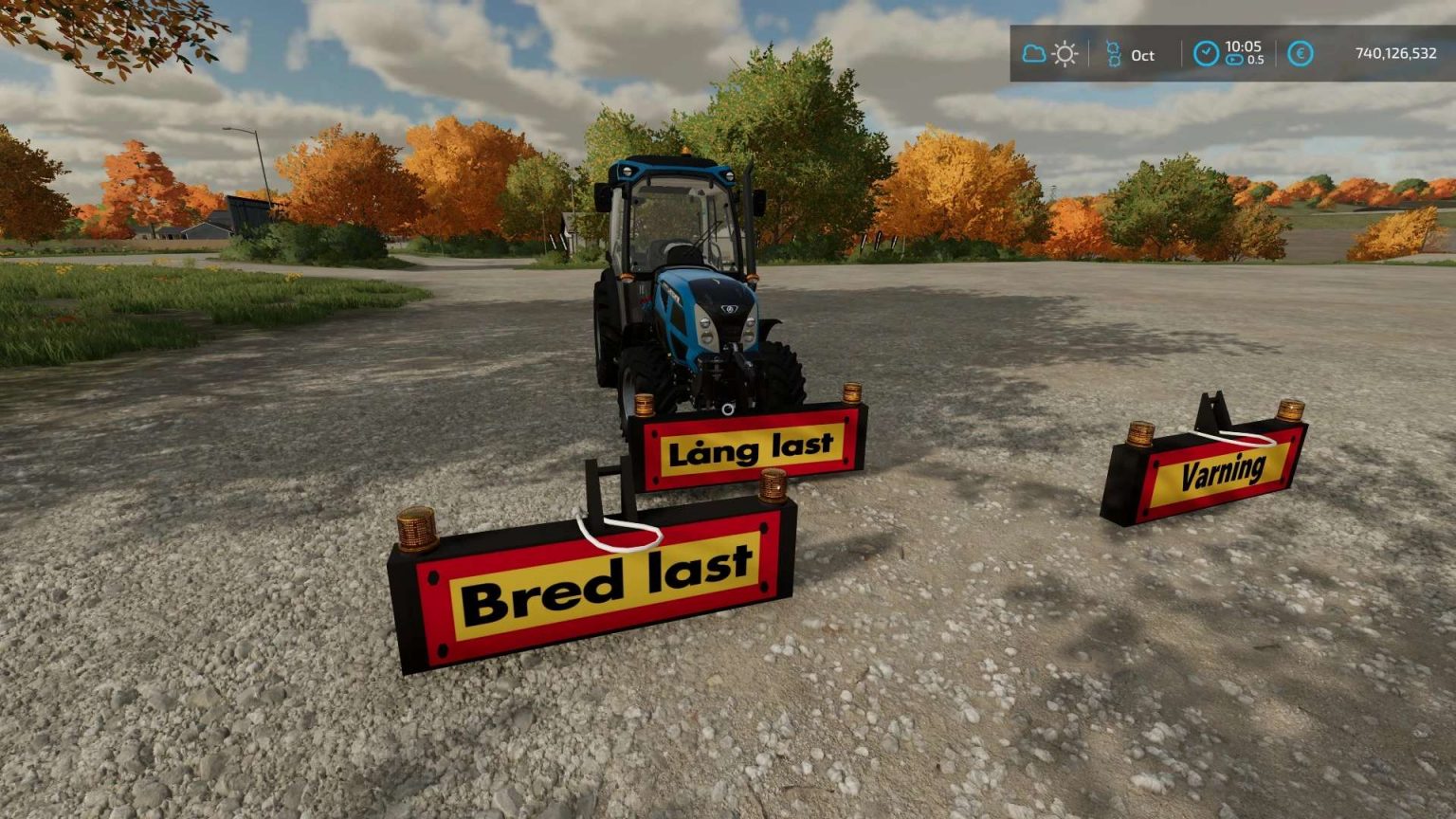The image size is (1456, 819).
Task: Click the cloud current-weather icon
Action: (1035, 55)
